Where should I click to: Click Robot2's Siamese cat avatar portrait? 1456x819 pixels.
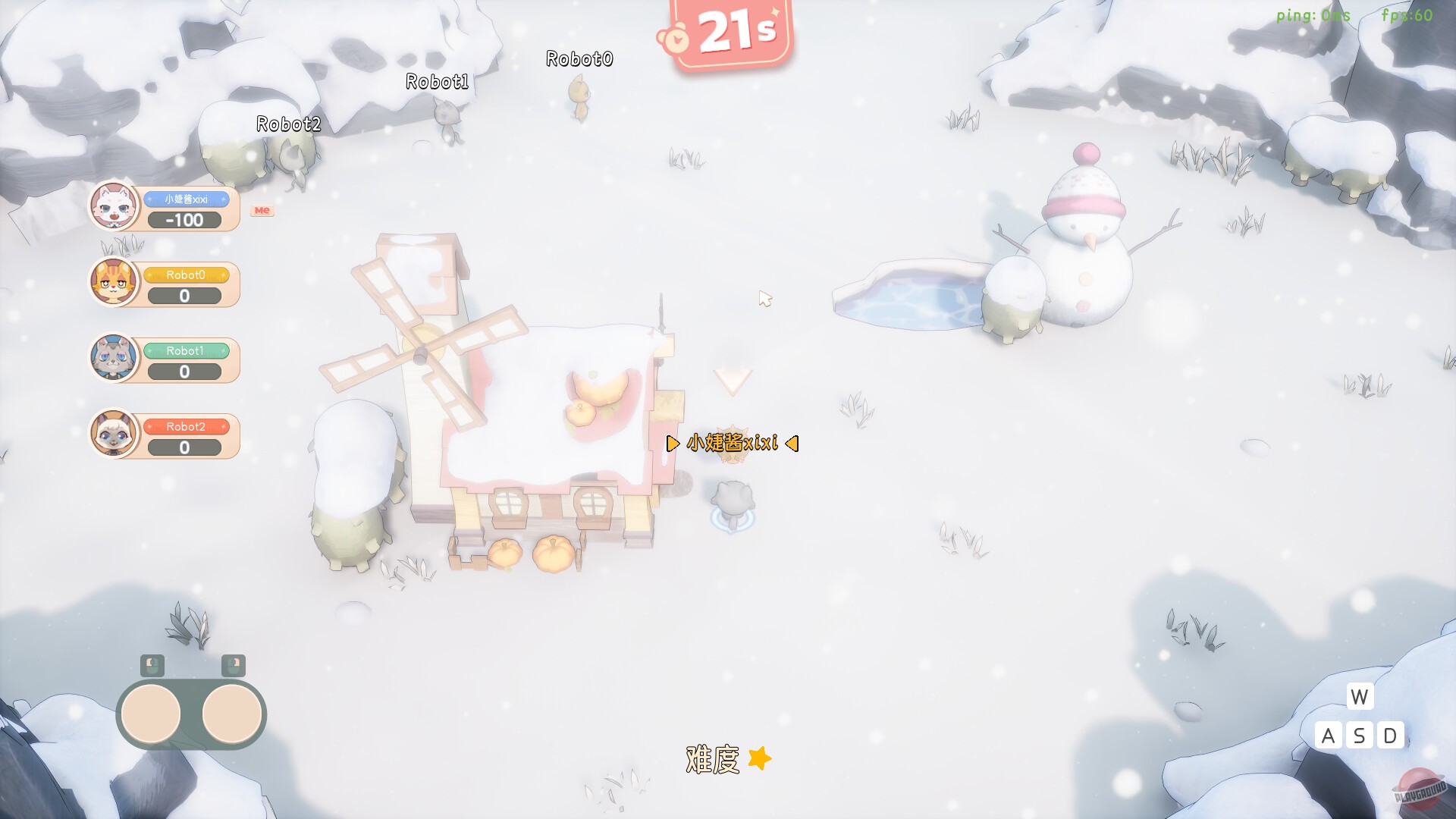point(112,433)
